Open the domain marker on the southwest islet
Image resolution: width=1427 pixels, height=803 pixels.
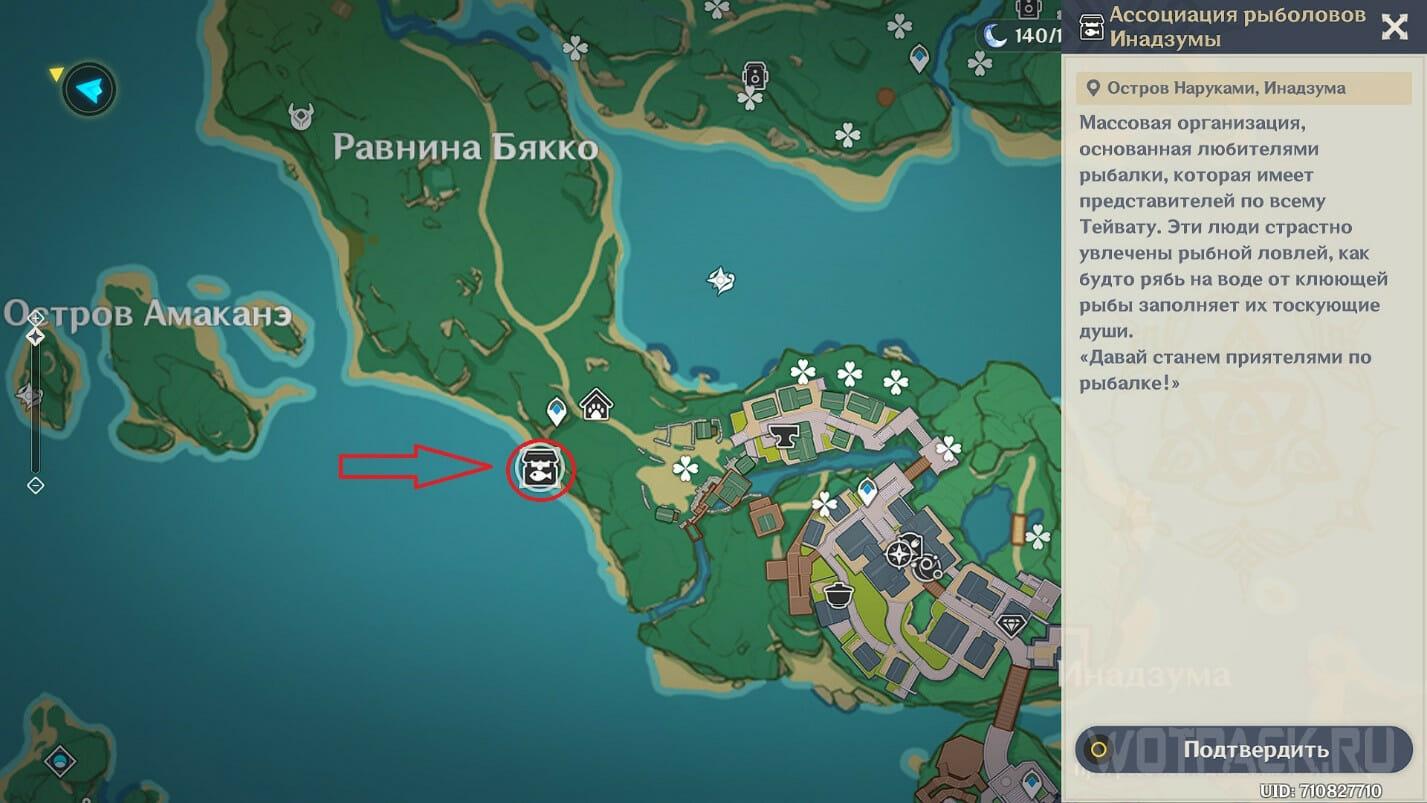pos(60,759)
